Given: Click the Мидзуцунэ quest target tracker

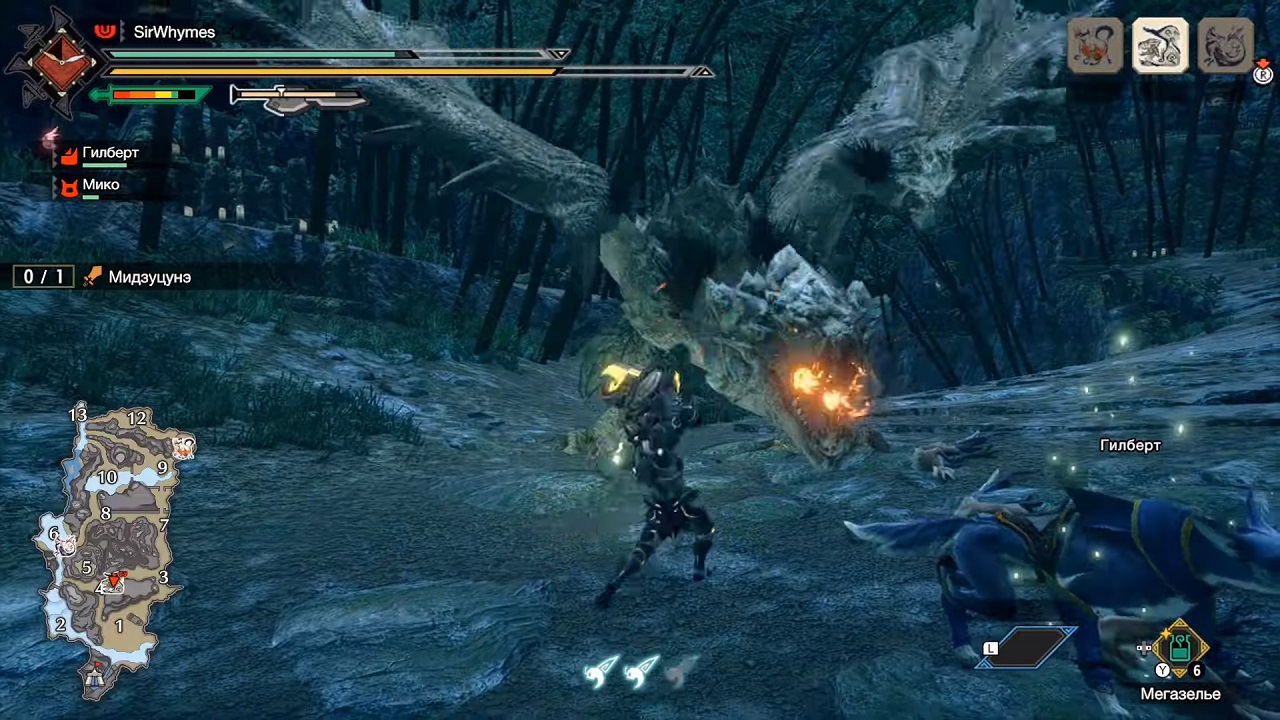Looking at the screenshot, I should pos(150,277).
